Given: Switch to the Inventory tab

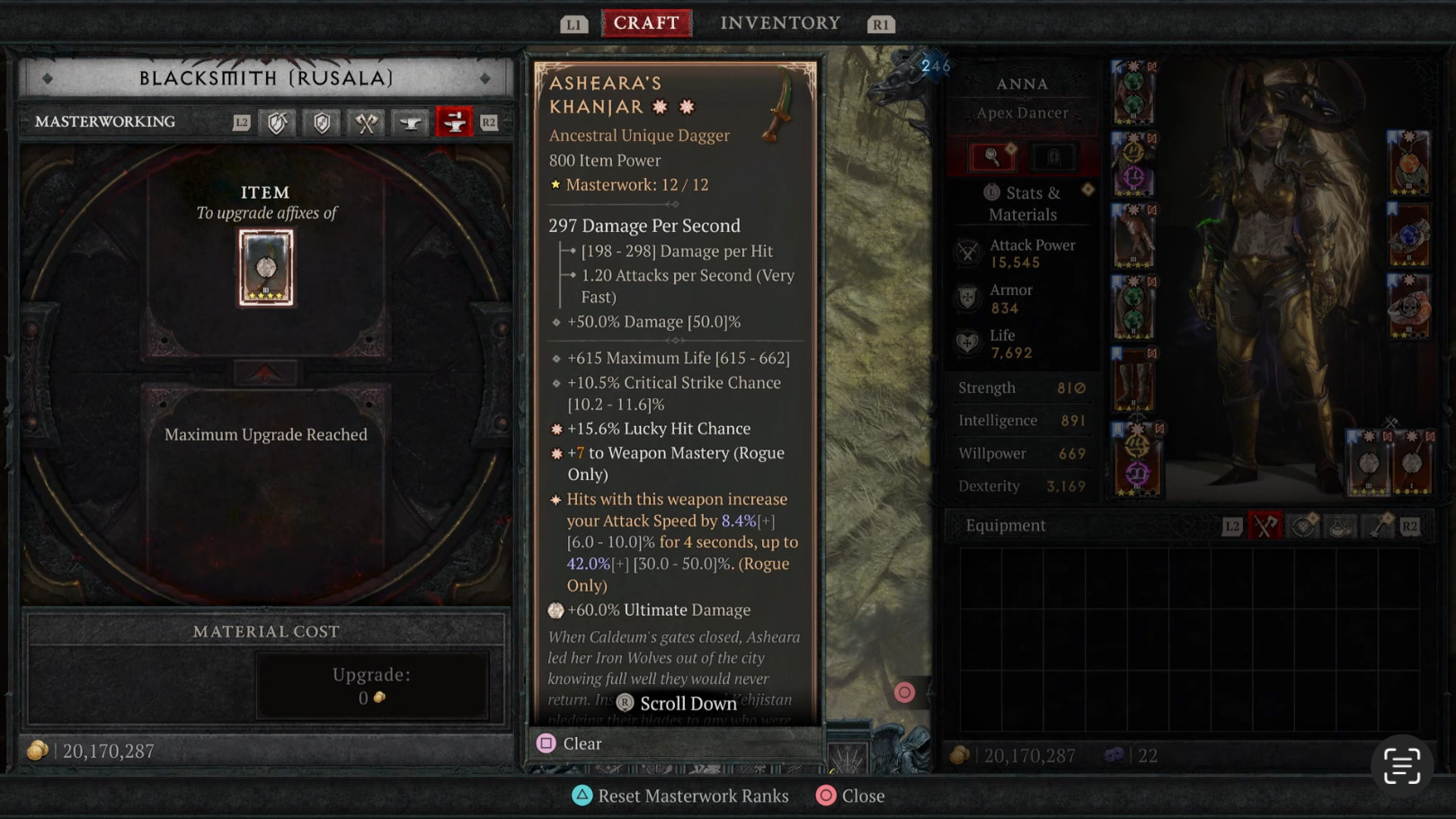Looking at the screenshot, I should 778,22.
